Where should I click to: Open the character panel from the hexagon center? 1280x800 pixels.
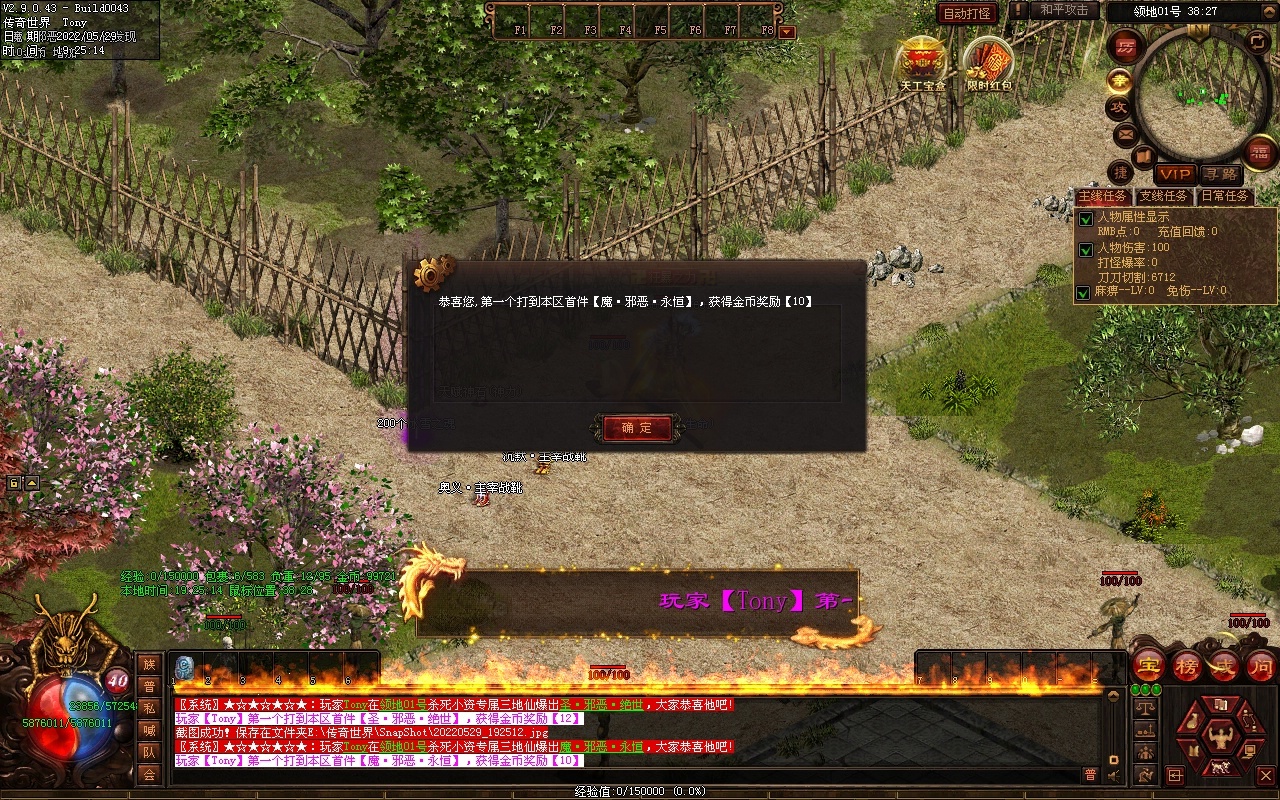tap(1218, 737)
